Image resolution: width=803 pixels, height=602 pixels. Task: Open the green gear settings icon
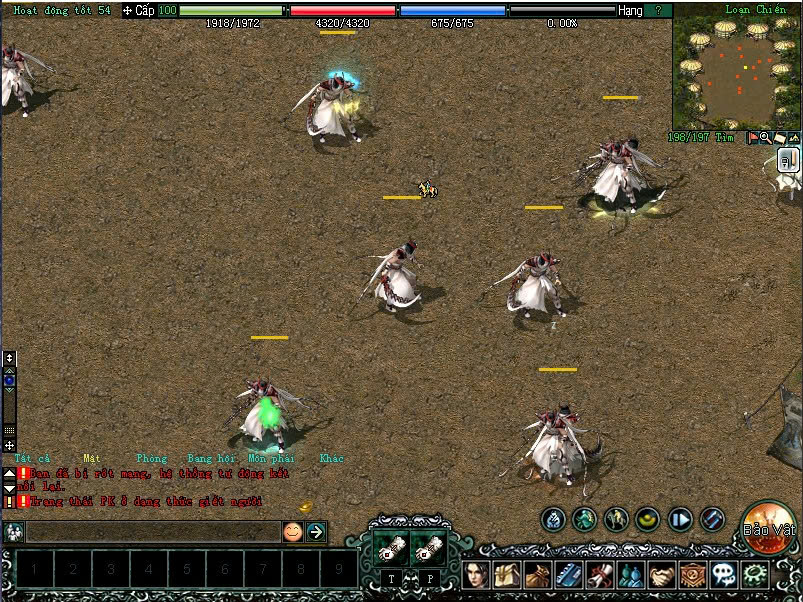click(755, 575)
